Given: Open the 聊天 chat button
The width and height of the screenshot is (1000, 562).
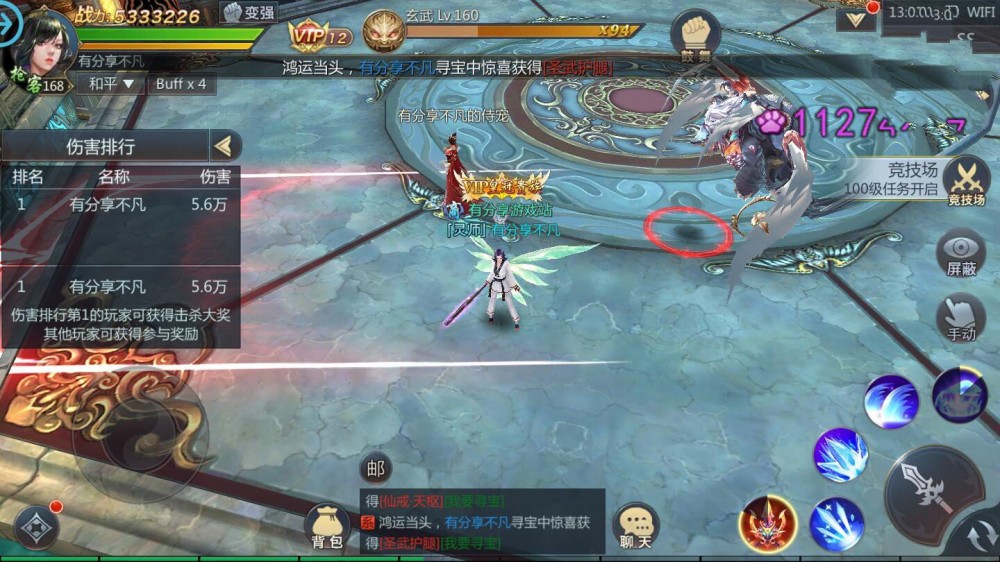Looking at the screenshot, I should [x=635, y=526].
